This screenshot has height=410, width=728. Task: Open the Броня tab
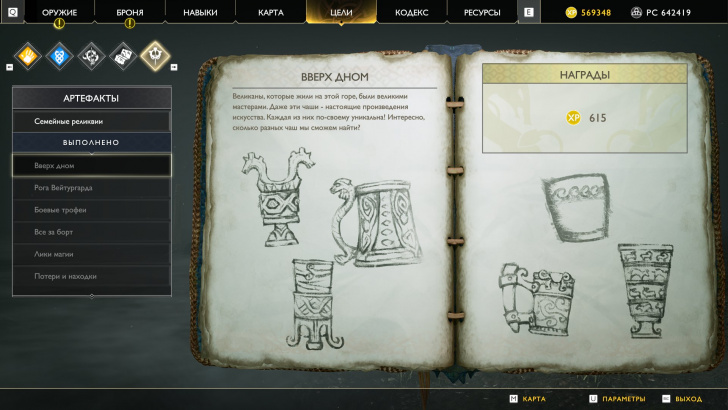129,12
